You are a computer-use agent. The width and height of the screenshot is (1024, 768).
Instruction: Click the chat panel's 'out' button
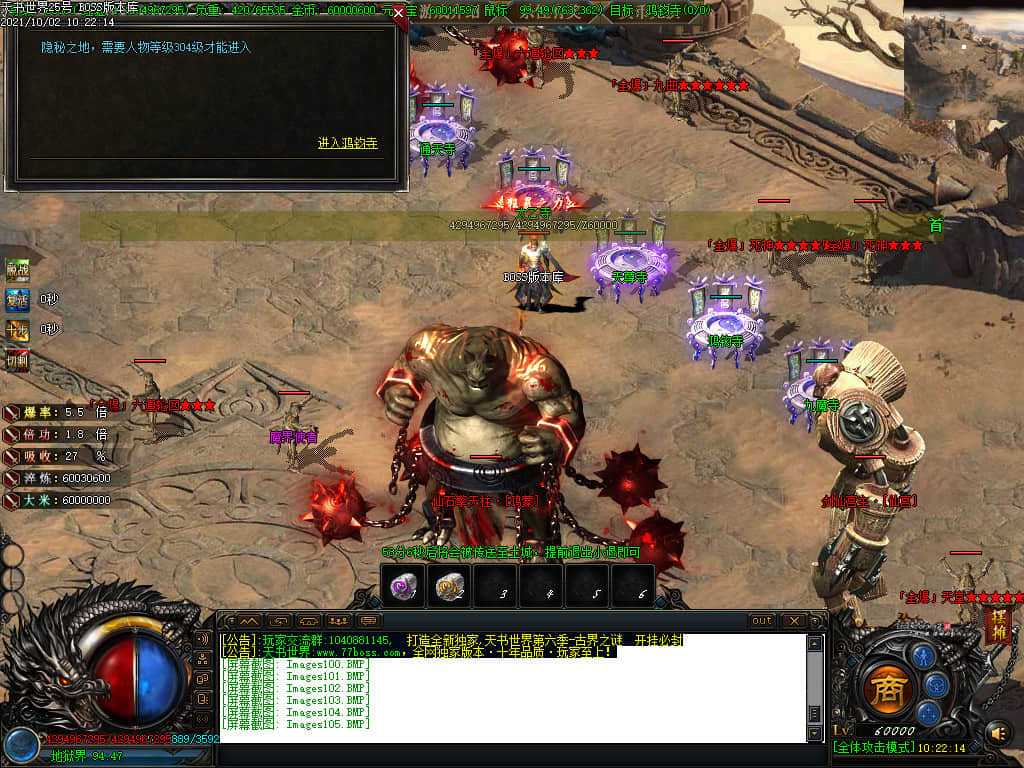(x=762, y=621)
